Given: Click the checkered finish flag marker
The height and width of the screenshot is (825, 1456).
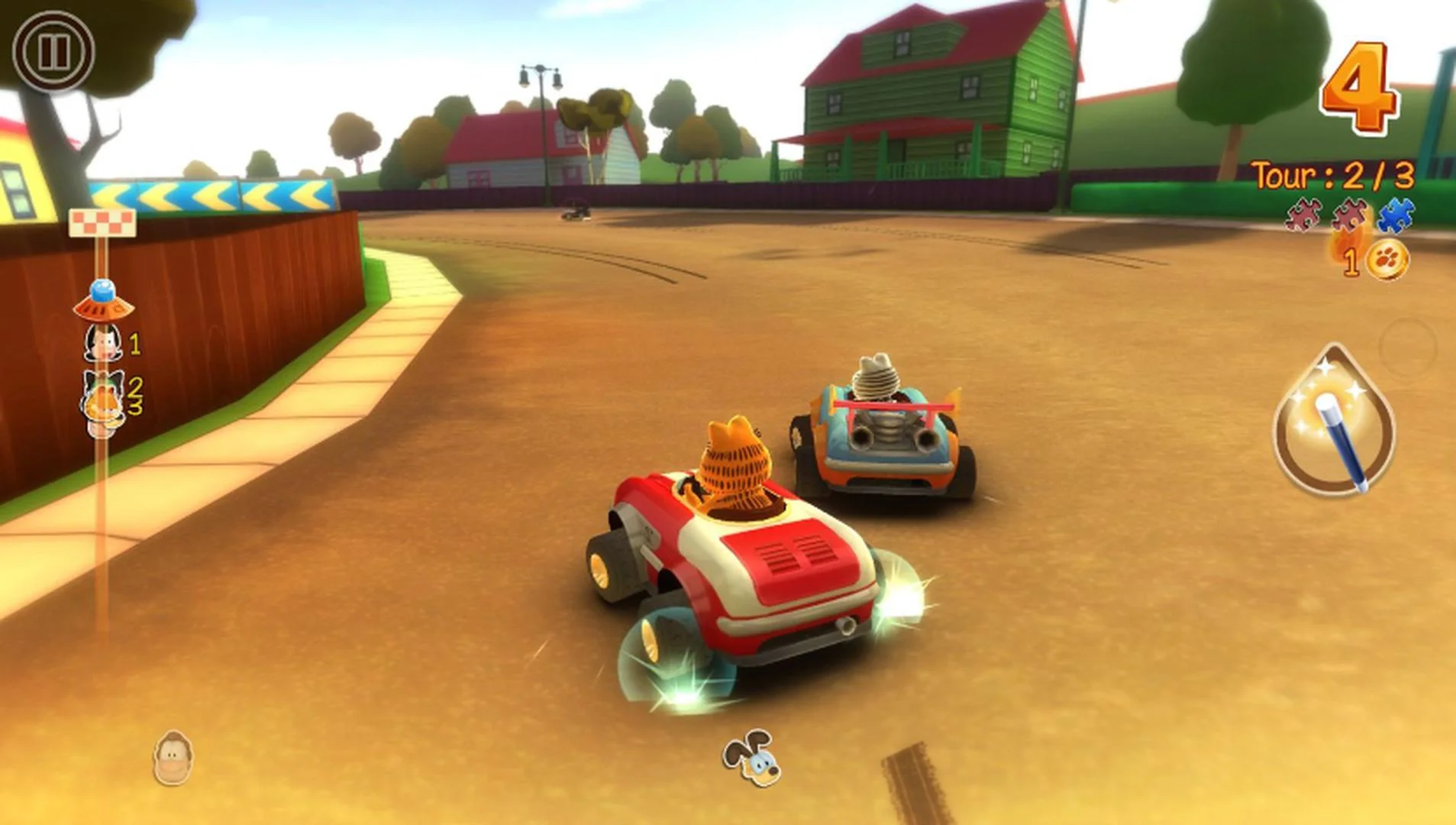Looking at the screenshot, I should click(x=103, y=222).
